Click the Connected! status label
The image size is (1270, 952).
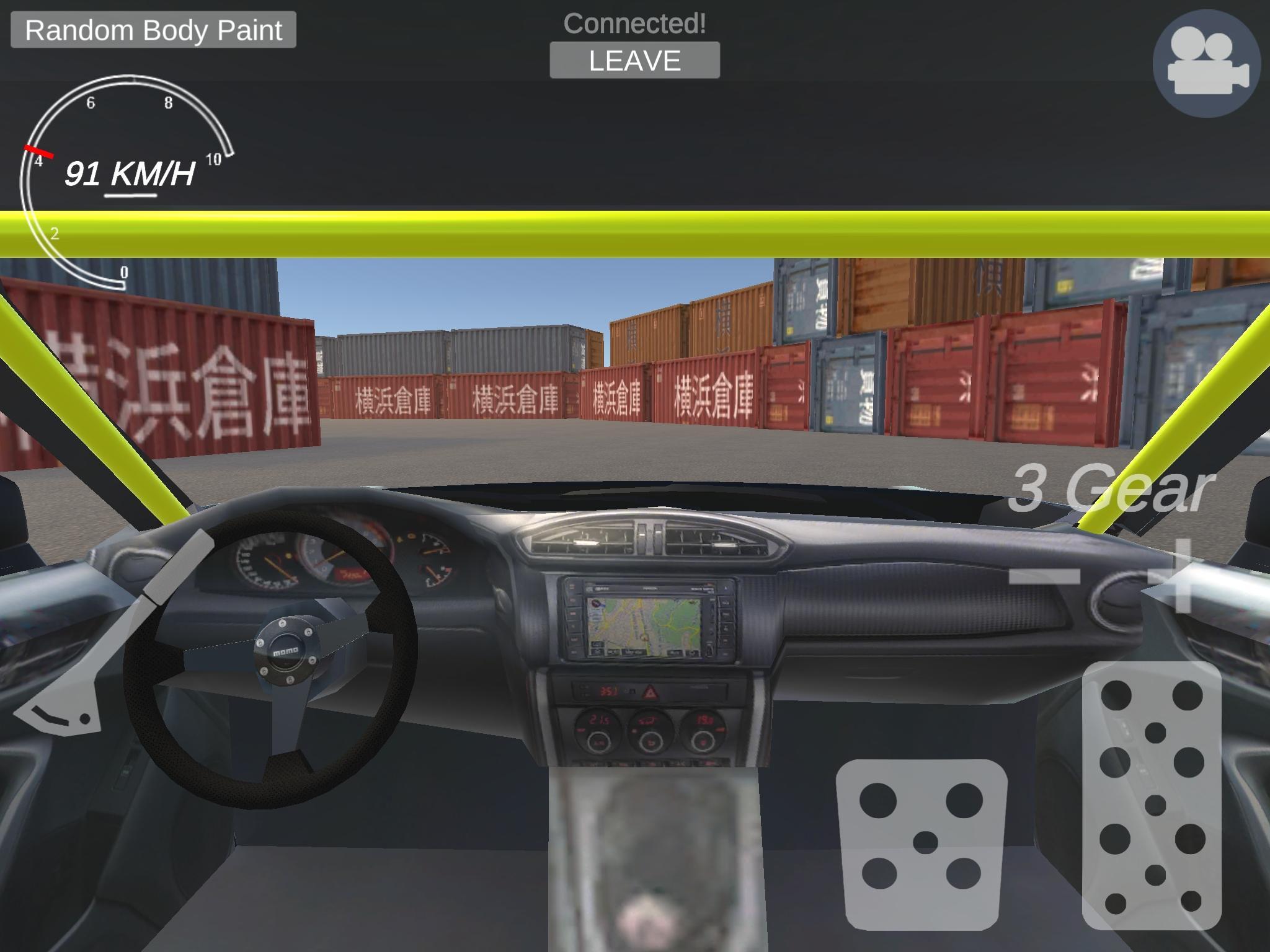(x=634, y=22)
